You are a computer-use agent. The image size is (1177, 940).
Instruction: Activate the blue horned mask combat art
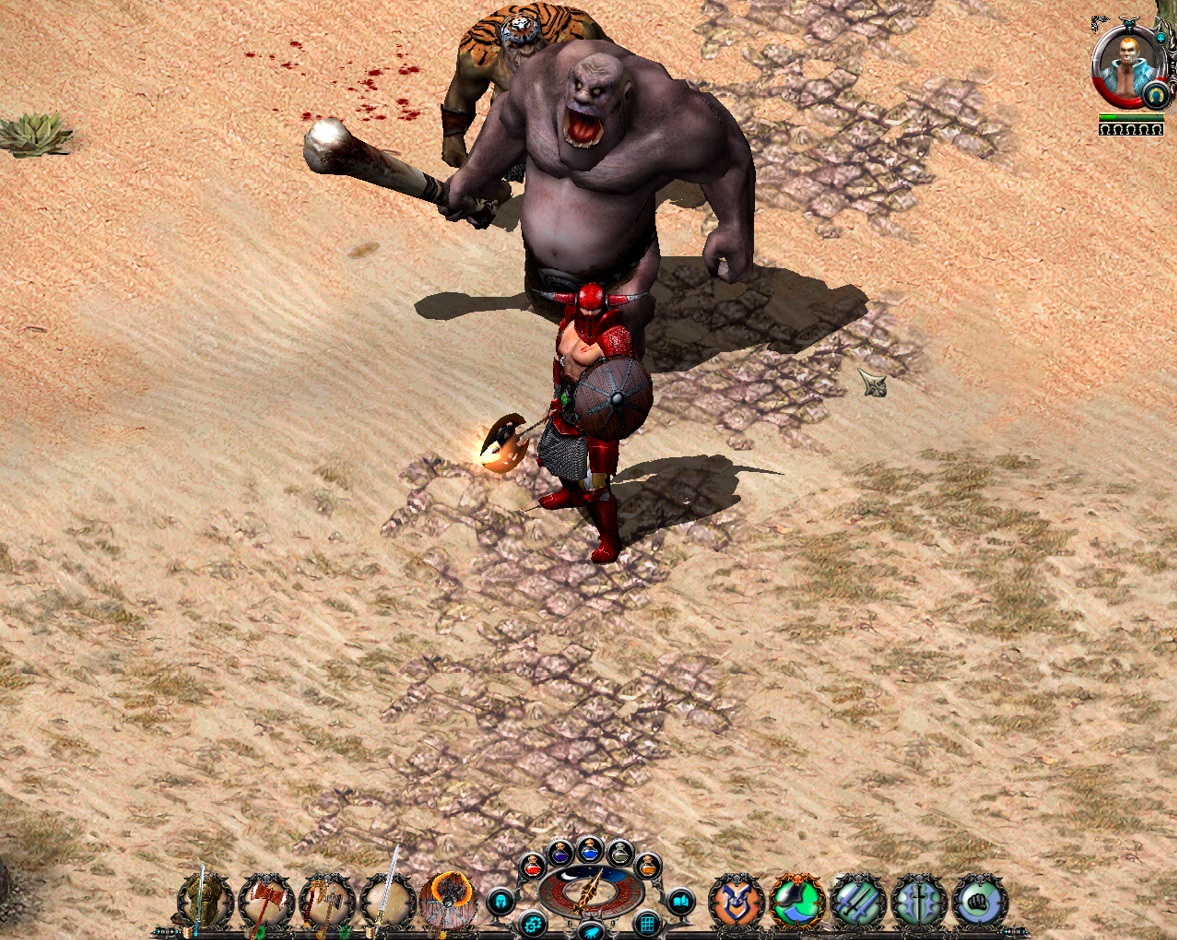737,901
